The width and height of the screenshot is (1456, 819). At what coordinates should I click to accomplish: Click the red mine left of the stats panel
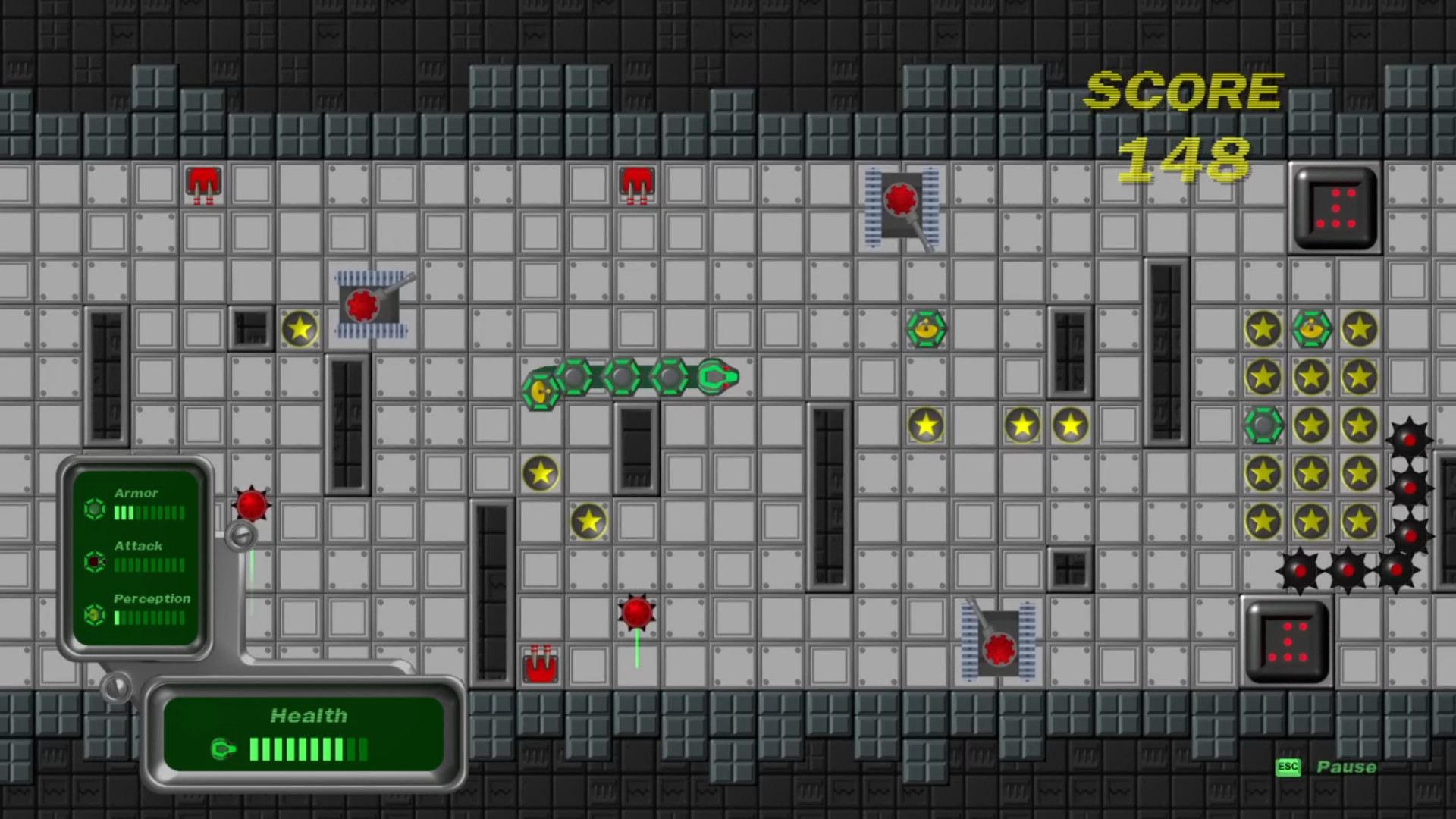(x=251, y=504)
